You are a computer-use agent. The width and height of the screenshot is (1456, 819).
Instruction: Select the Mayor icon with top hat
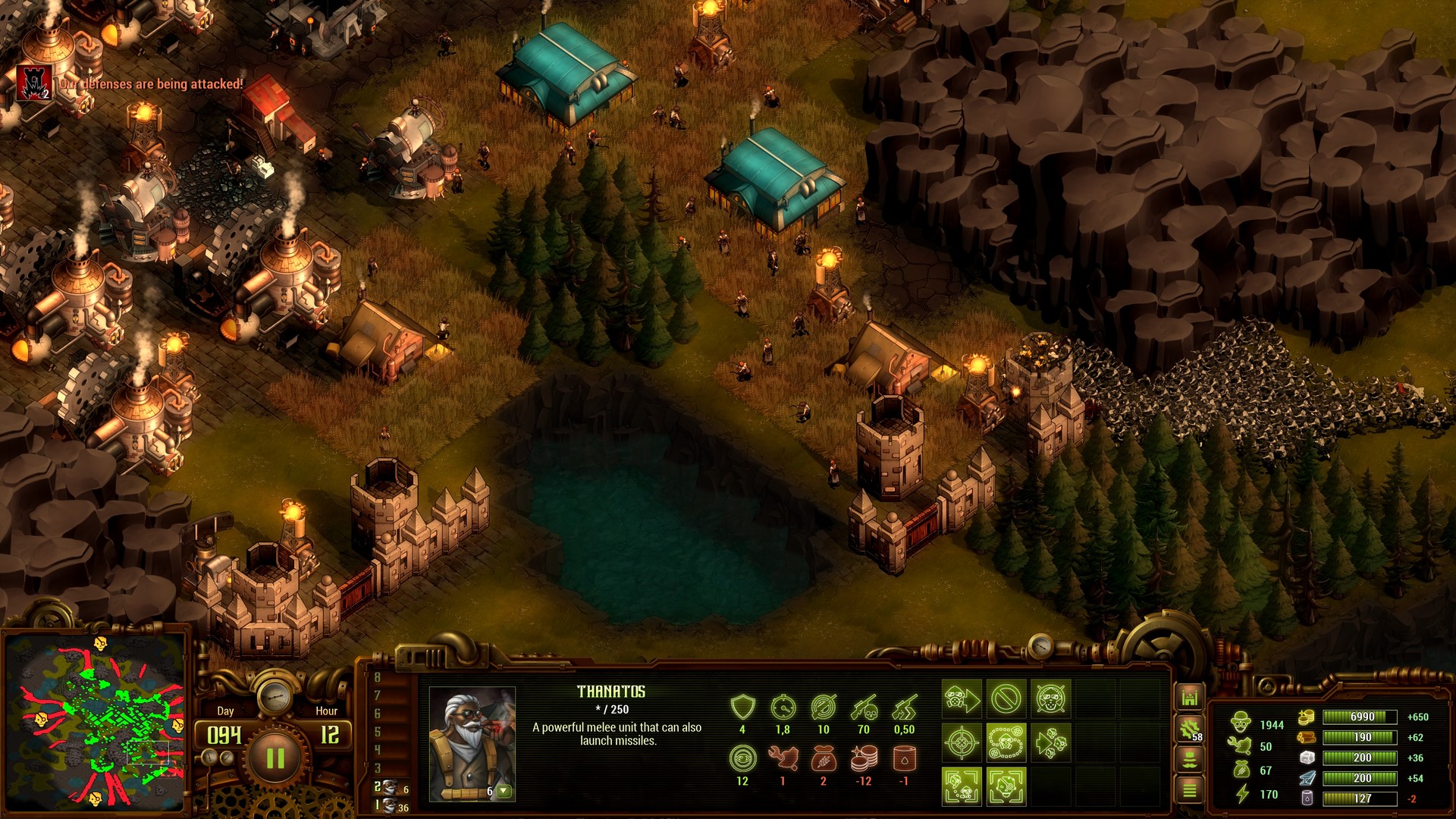1189,758
